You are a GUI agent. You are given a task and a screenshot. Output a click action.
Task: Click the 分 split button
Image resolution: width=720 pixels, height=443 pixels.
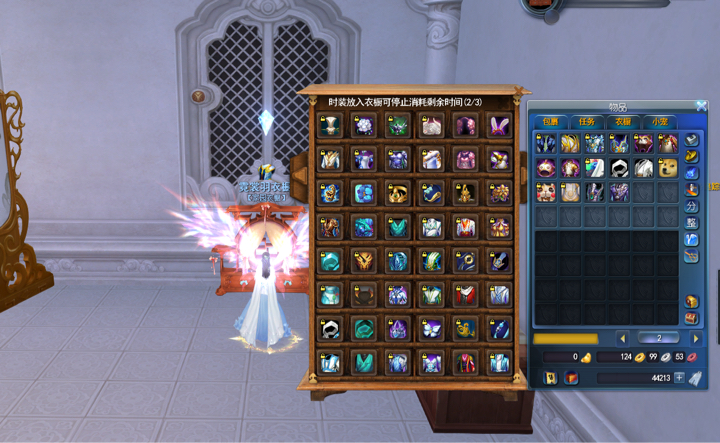[x=692, y=206]
